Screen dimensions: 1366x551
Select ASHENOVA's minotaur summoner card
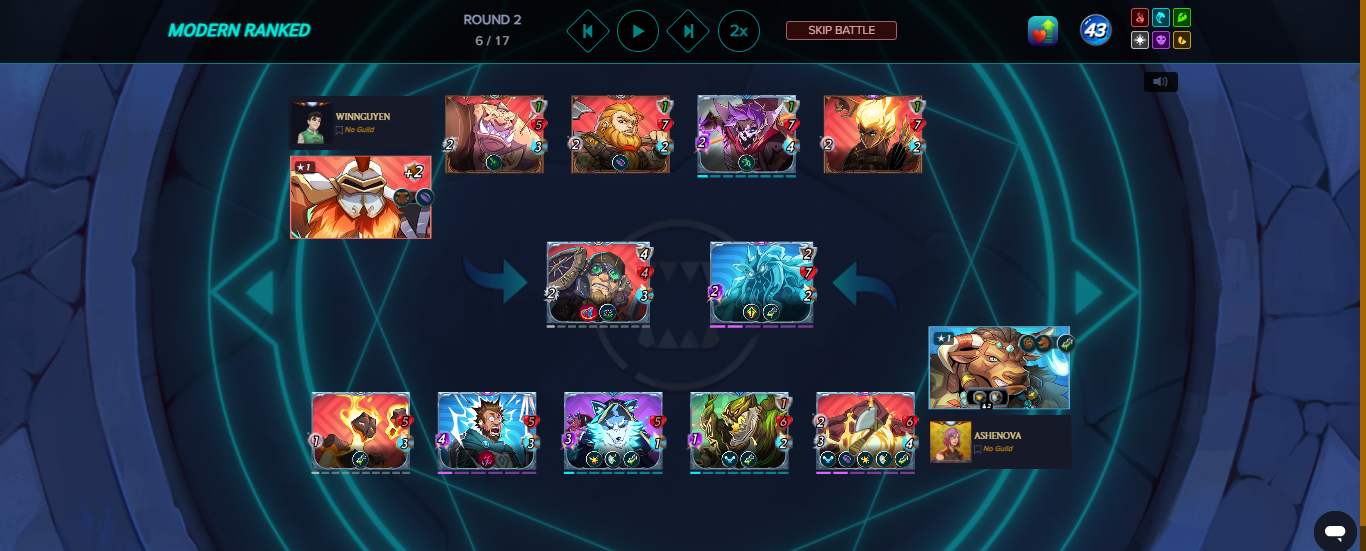click(998, 367)
